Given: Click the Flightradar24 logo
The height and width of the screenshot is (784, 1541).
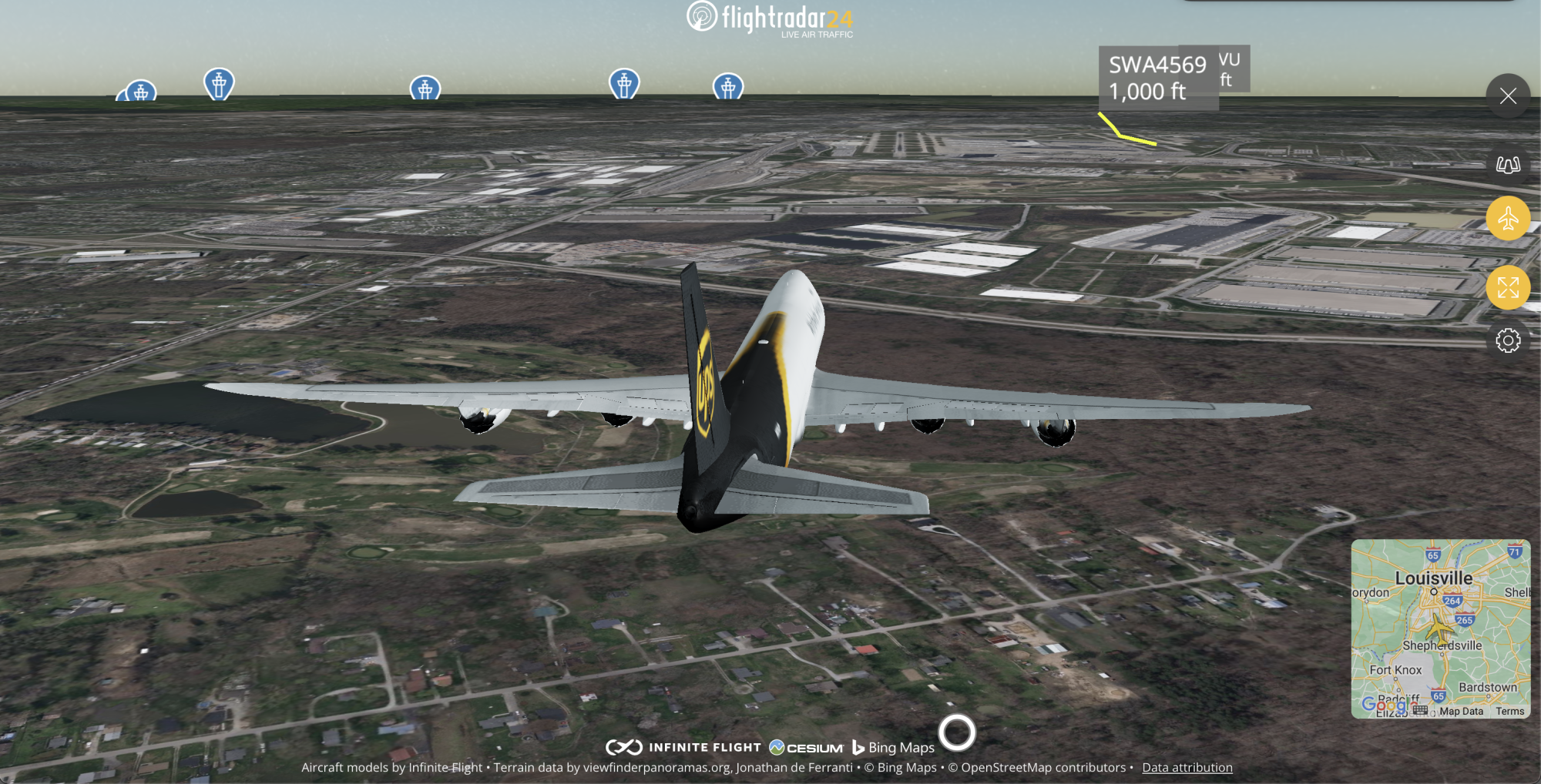Looking at the screenshot, I should 770,18.
